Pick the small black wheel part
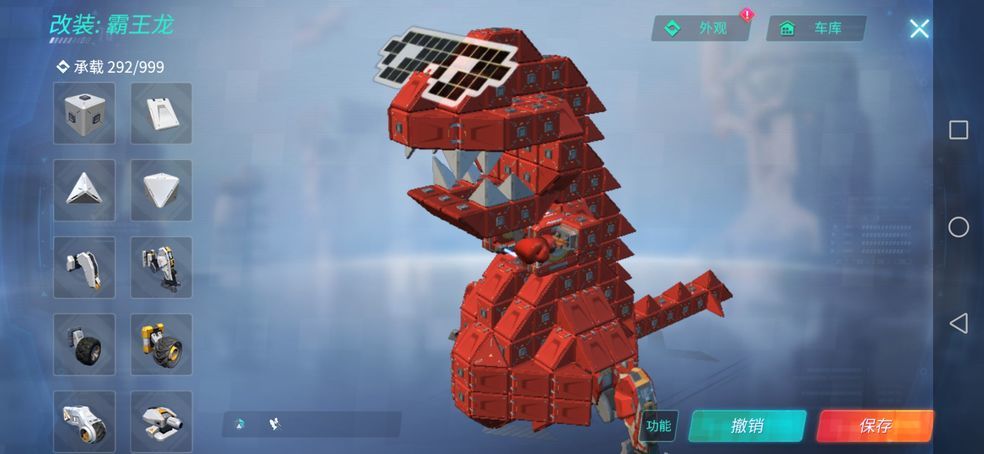The image size is (984, 454). [84, 344]
